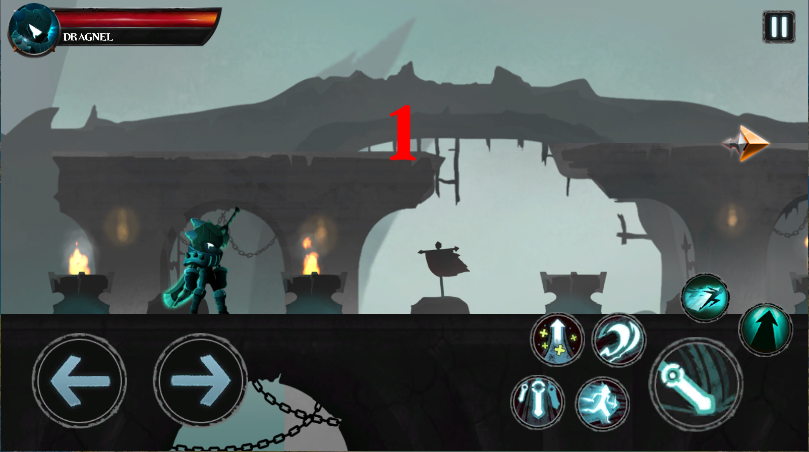809x452 pixels.
Task: Tap the move right arrow button
Action: 200,380
